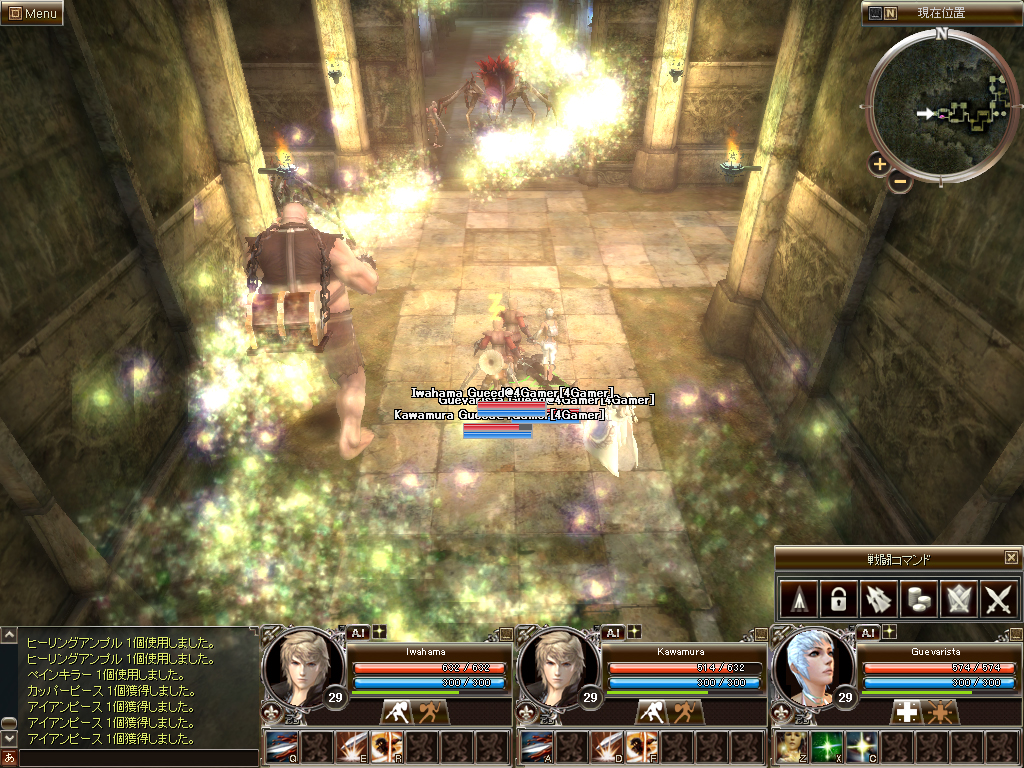Viewport: 1024px width, 768px height.
Task: Click the chat input field
Action: 138,758
